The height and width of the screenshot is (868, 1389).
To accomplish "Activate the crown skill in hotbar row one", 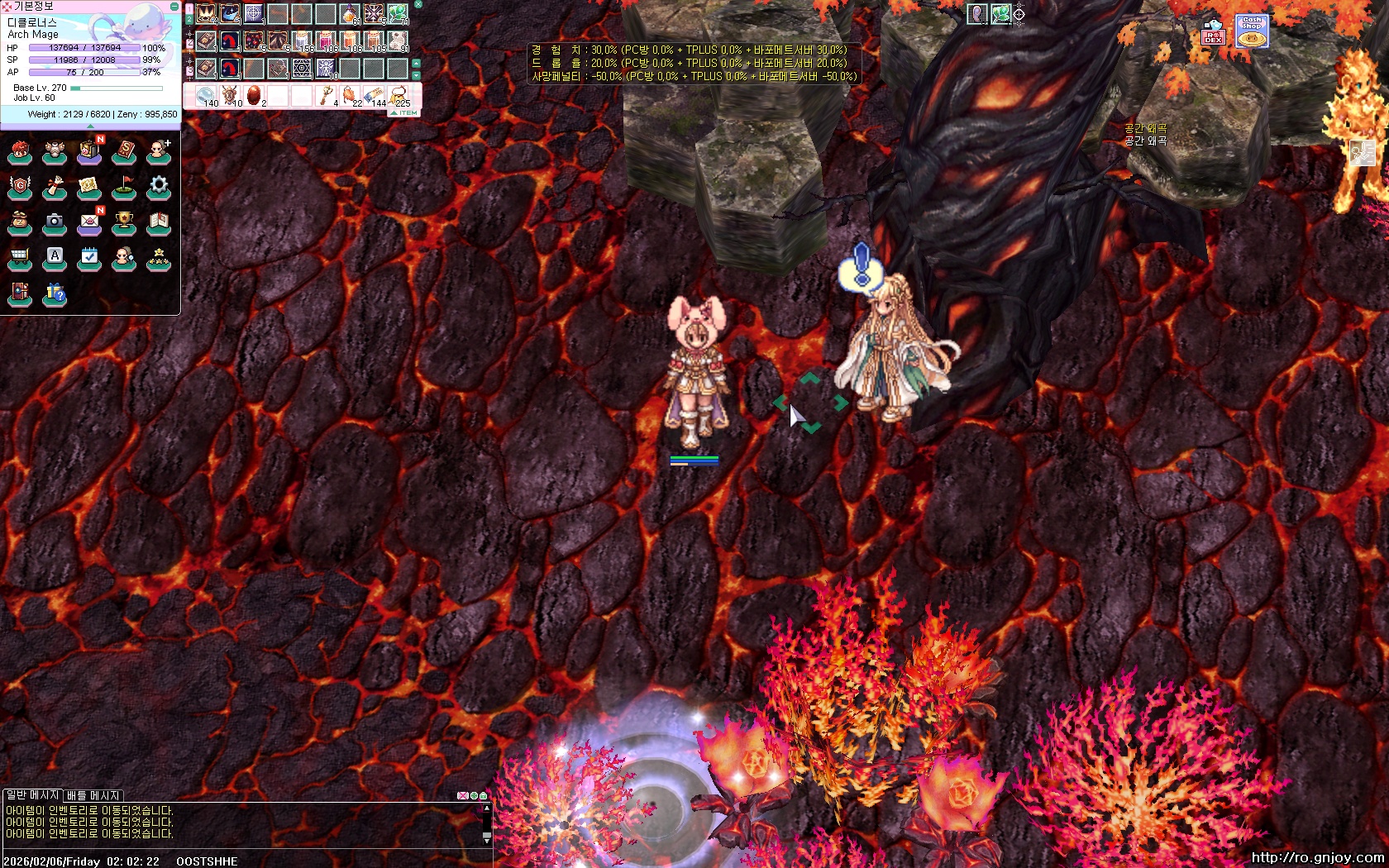I will tap(206, 14).
